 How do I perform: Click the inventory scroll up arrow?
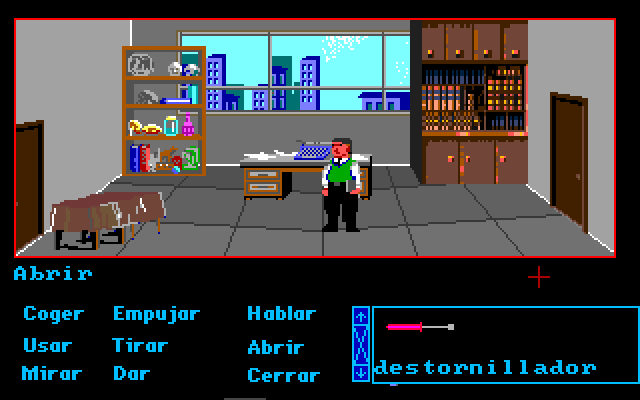click(361, 317)
